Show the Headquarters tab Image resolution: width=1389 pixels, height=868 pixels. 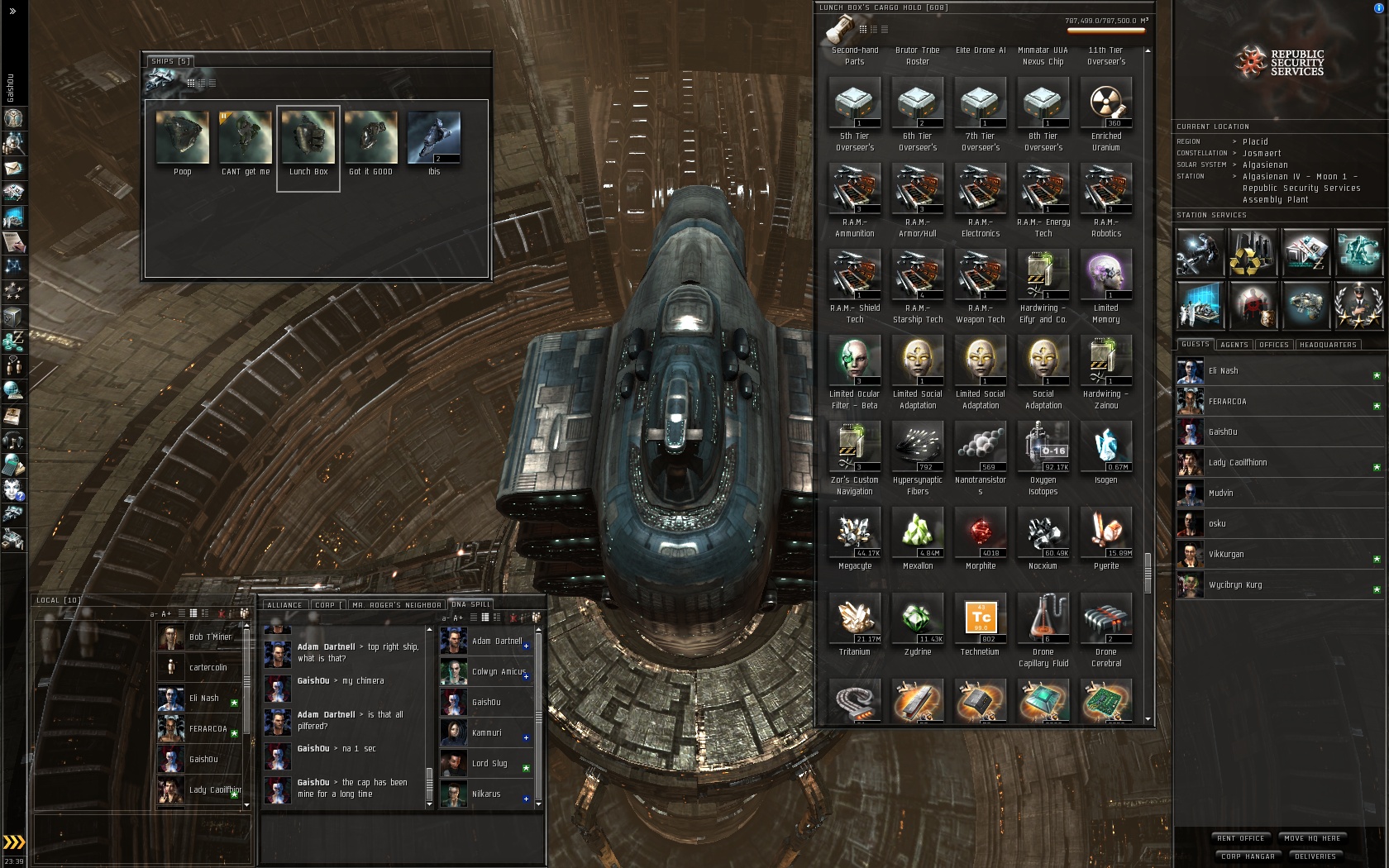point(1327,345)
